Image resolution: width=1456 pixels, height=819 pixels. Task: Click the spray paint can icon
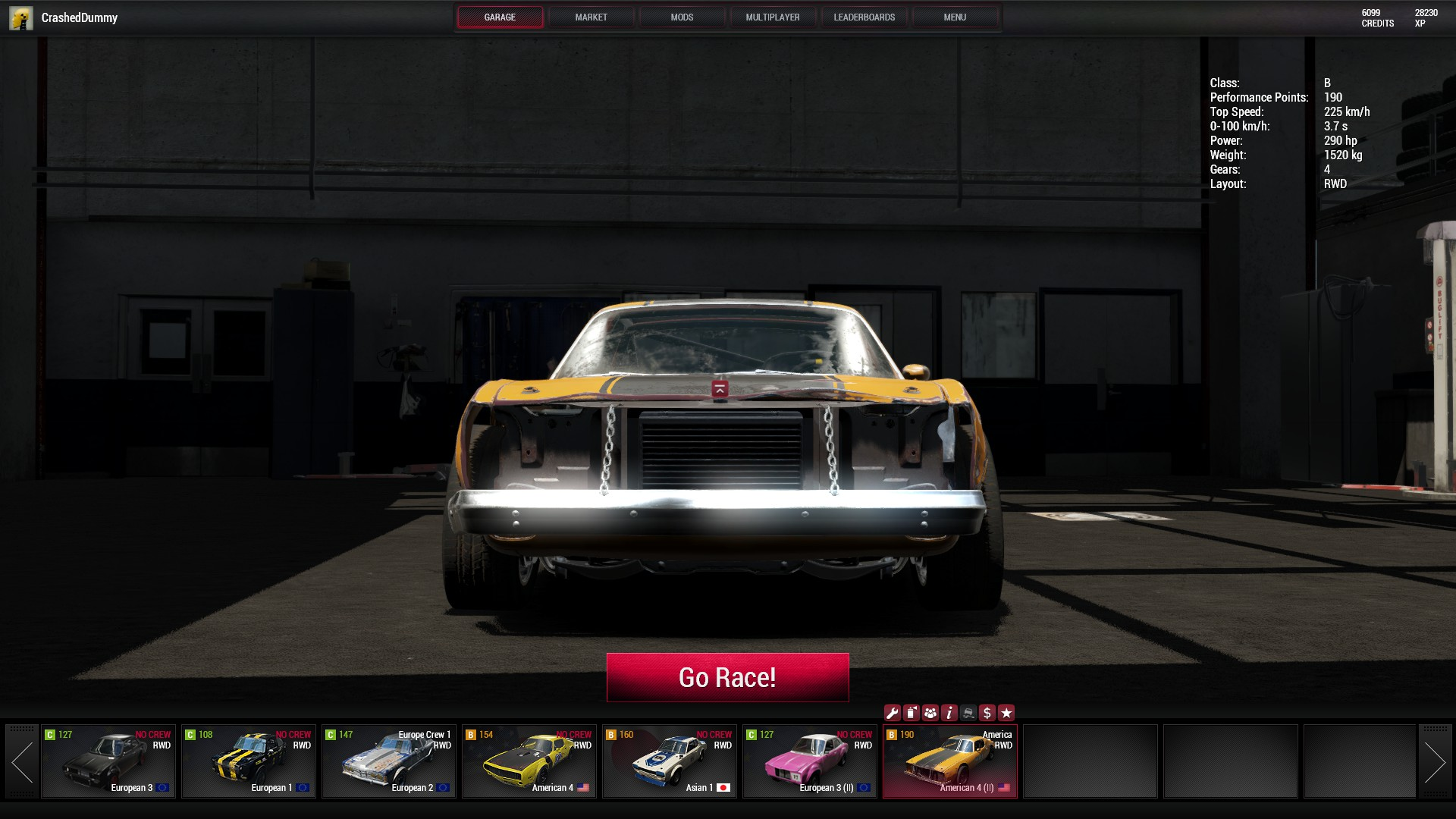click(911, 713)
